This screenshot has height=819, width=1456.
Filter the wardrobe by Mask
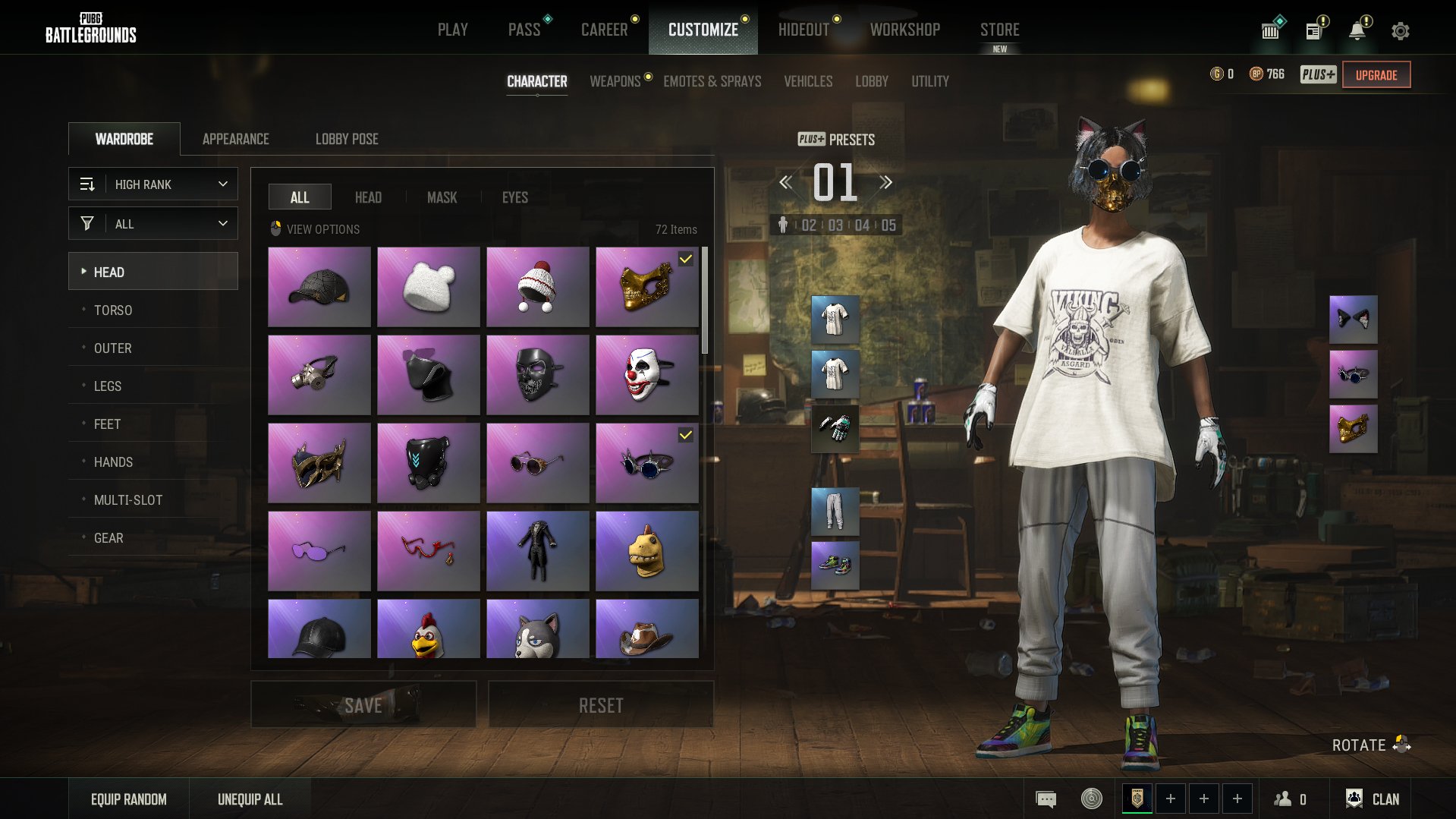click(442, 197)
